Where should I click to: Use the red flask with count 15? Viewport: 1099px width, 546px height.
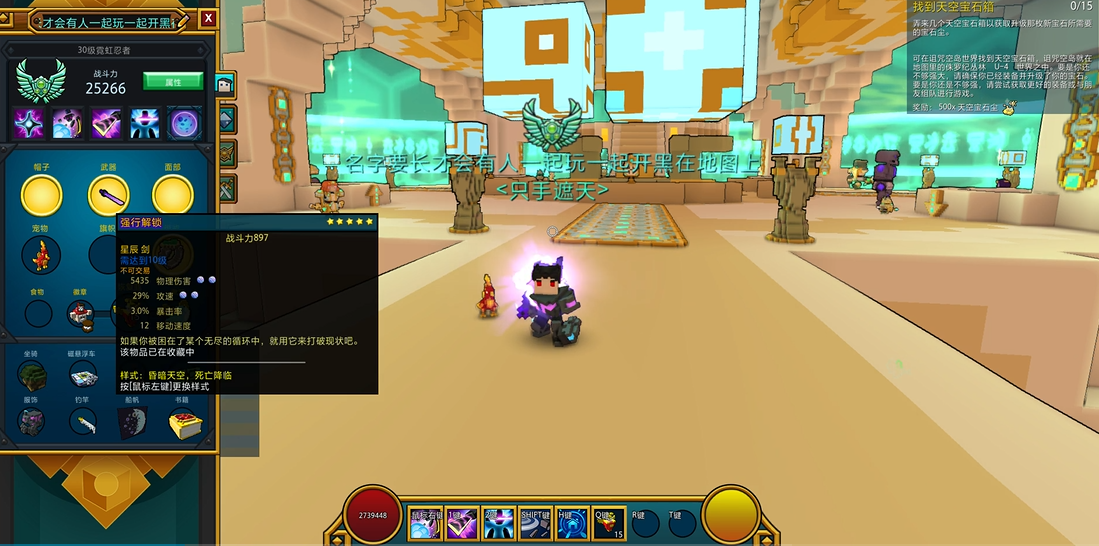coord(609,523)
